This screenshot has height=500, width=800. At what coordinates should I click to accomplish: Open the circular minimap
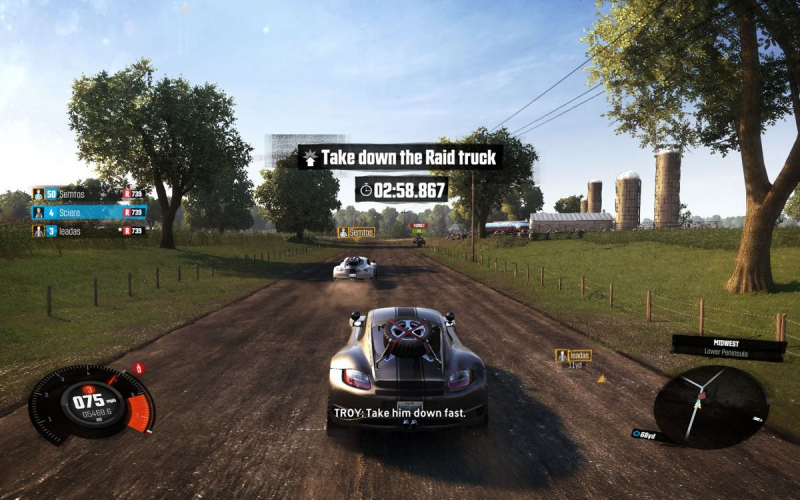click(710, 405)
